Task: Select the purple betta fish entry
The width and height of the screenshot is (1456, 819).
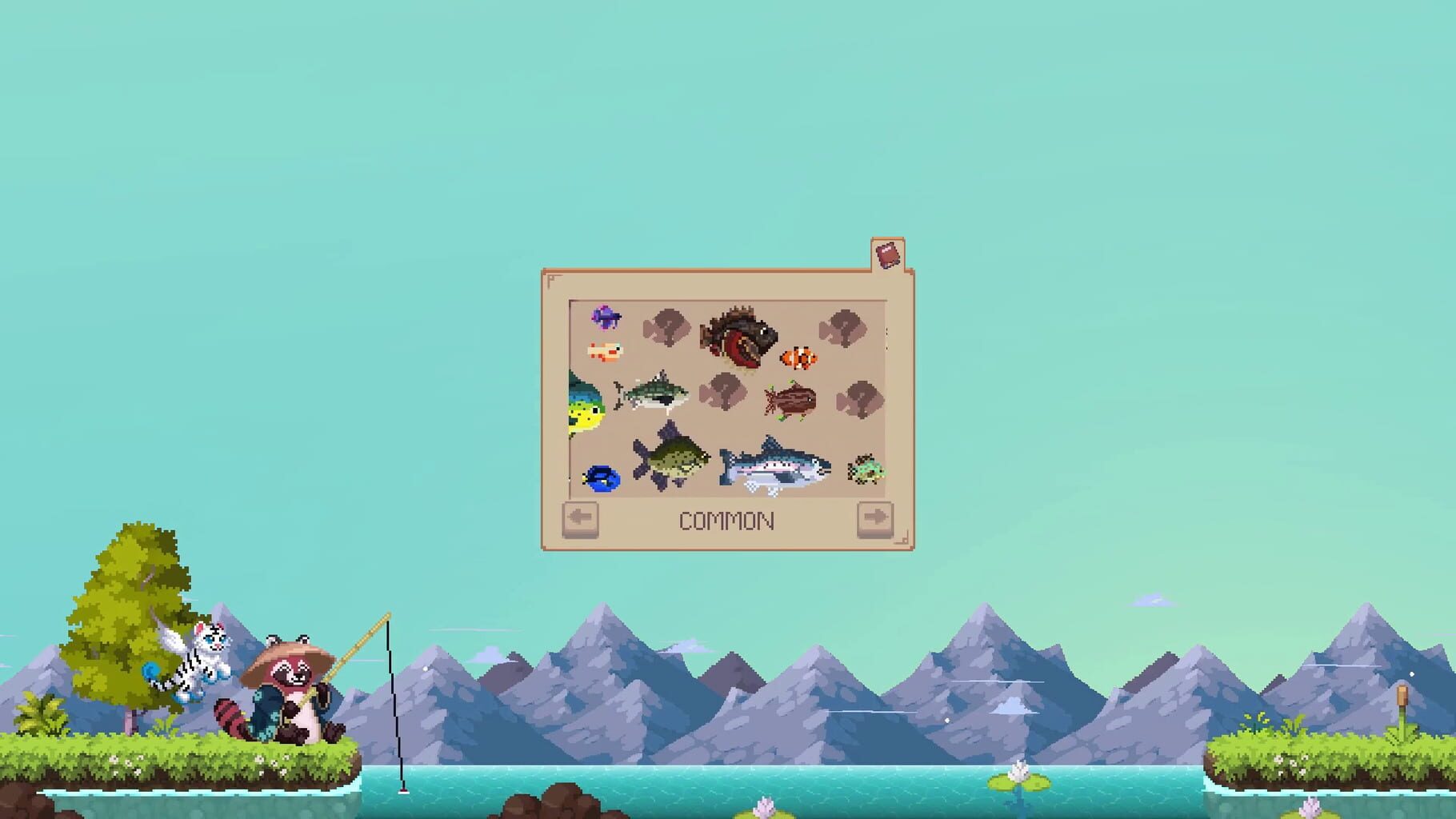Action: click(605, 318)
